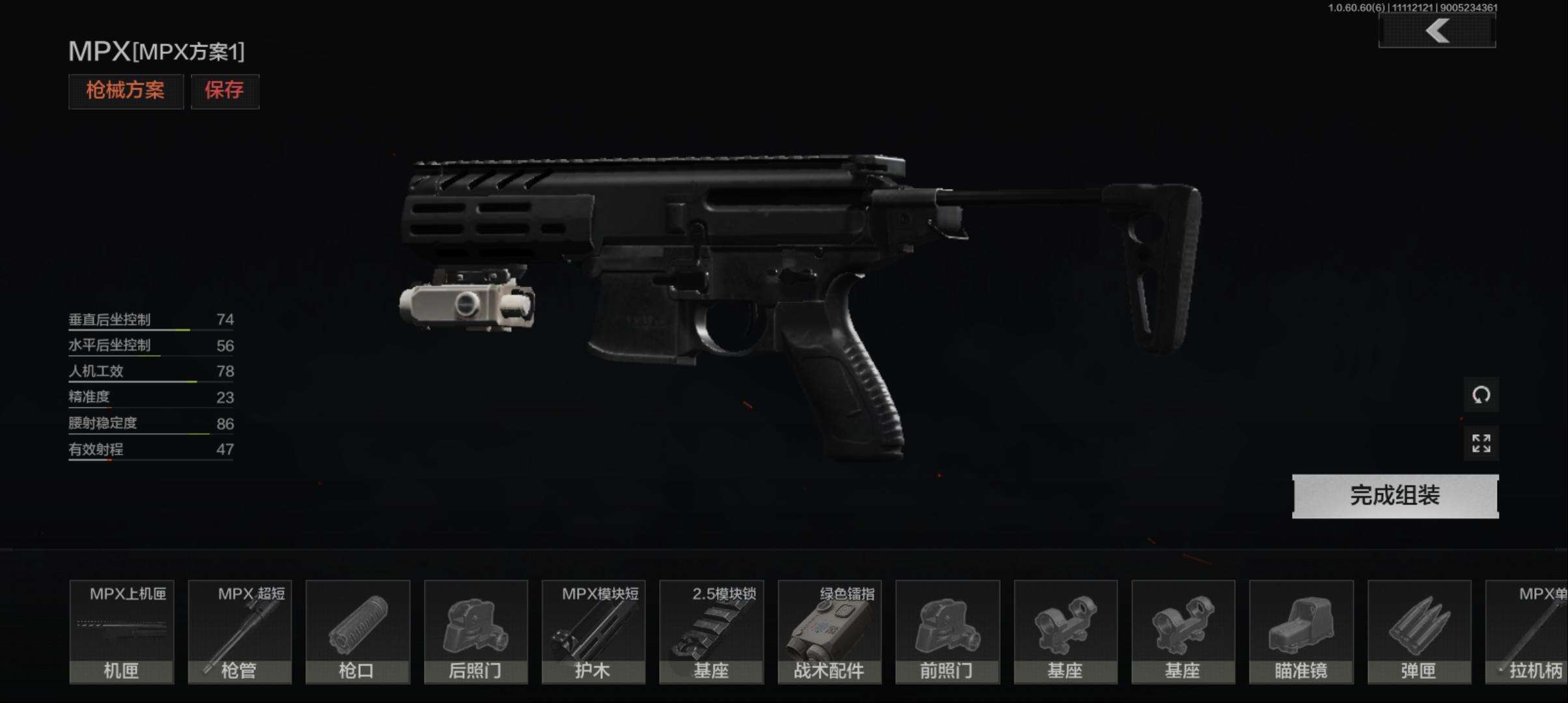Reset the weapon view rotation icon

[1481, 394]
